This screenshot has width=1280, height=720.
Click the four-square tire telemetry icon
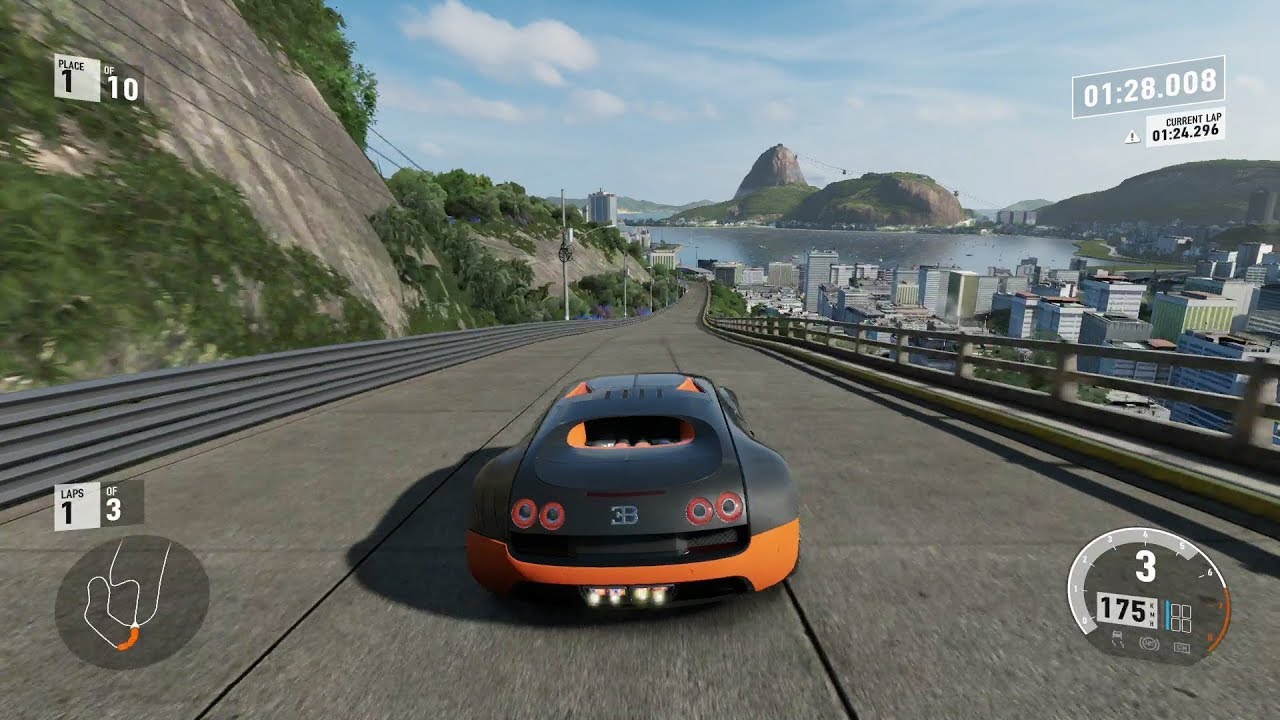1182,616
